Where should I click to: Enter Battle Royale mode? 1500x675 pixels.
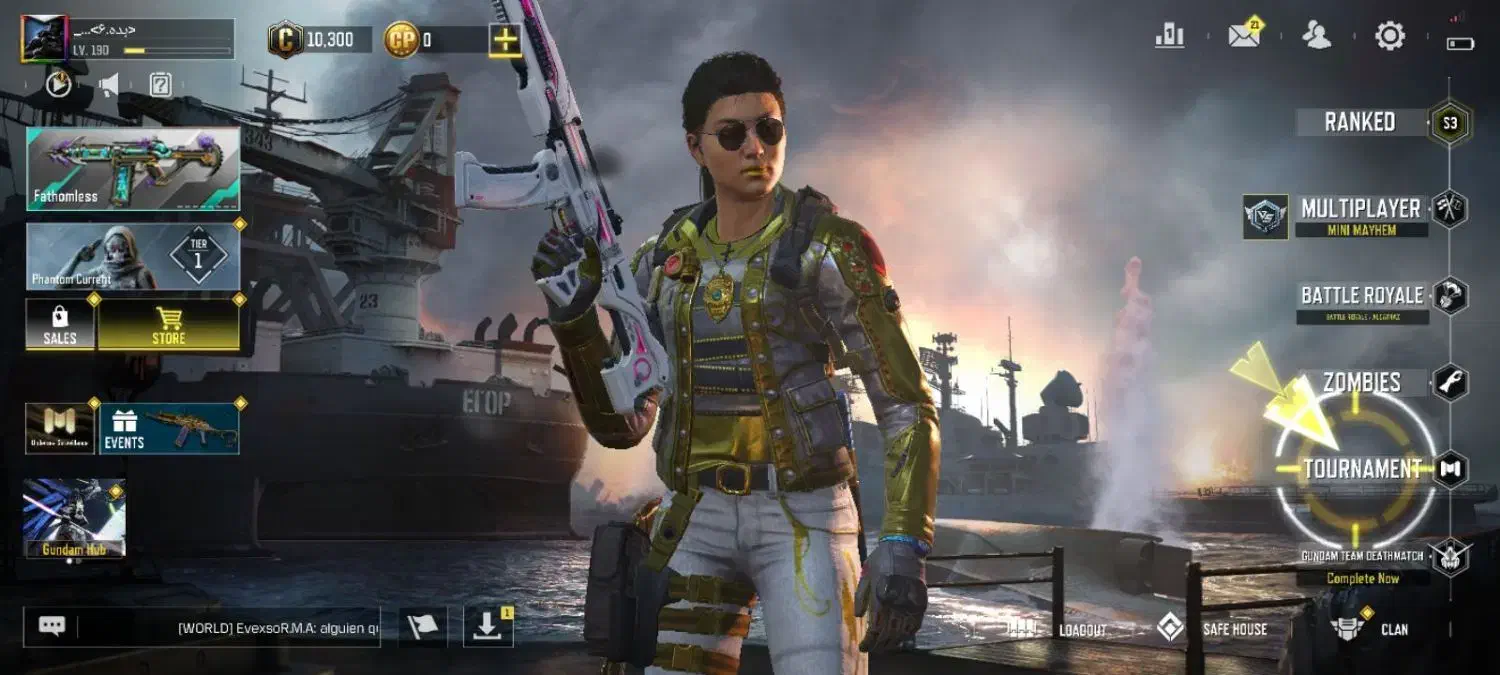tap(1361, 296)
